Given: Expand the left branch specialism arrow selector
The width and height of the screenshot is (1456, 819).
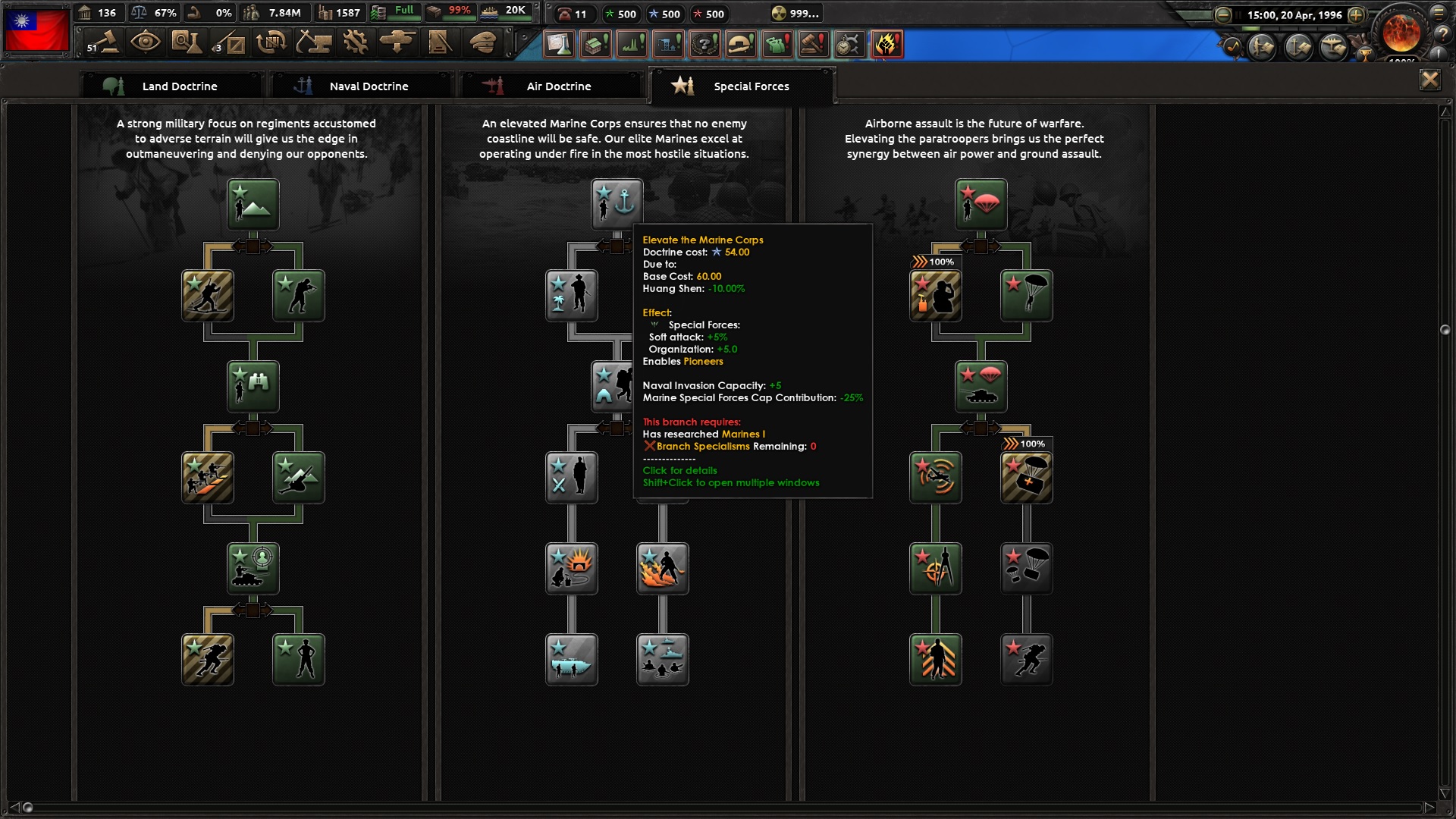Looking at the screenshot, I should pos(254,246).
